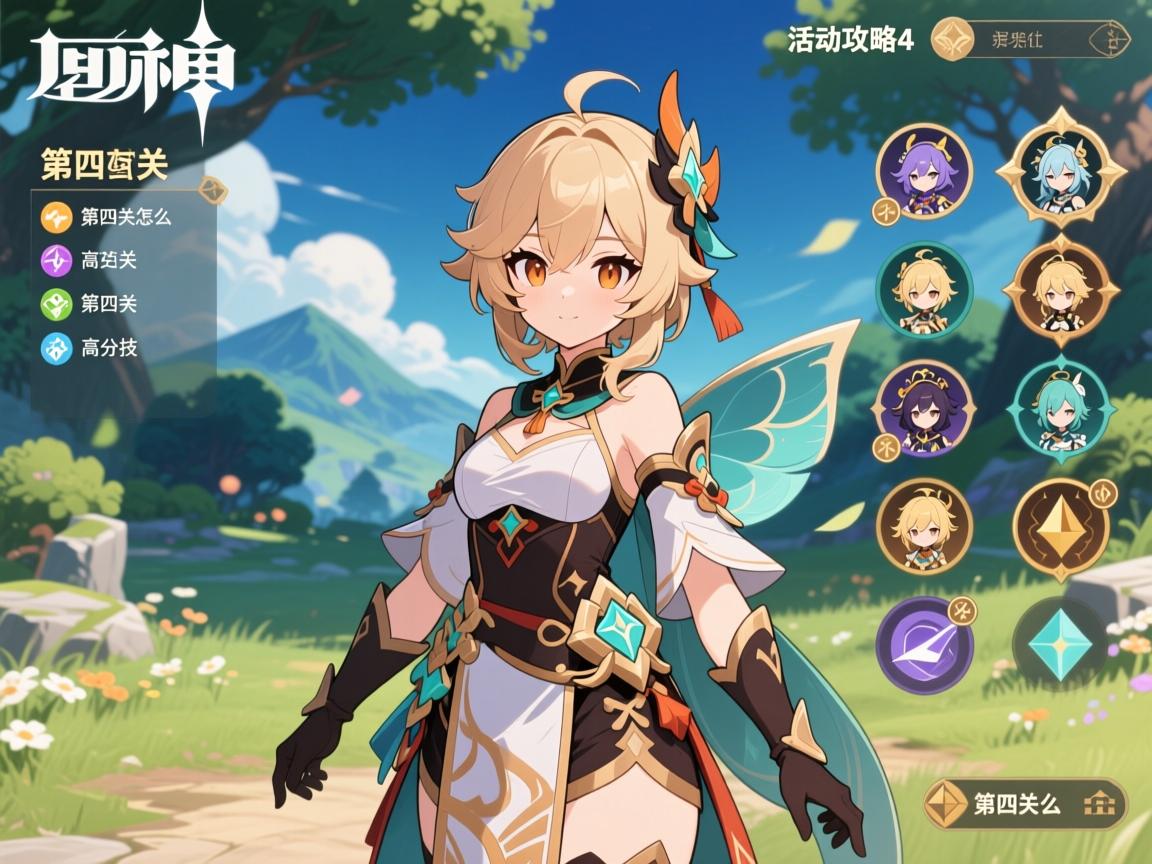1152x864 pixels.
Task: Click the gold diamond emblem in top bar
Action: pos(952,40)
